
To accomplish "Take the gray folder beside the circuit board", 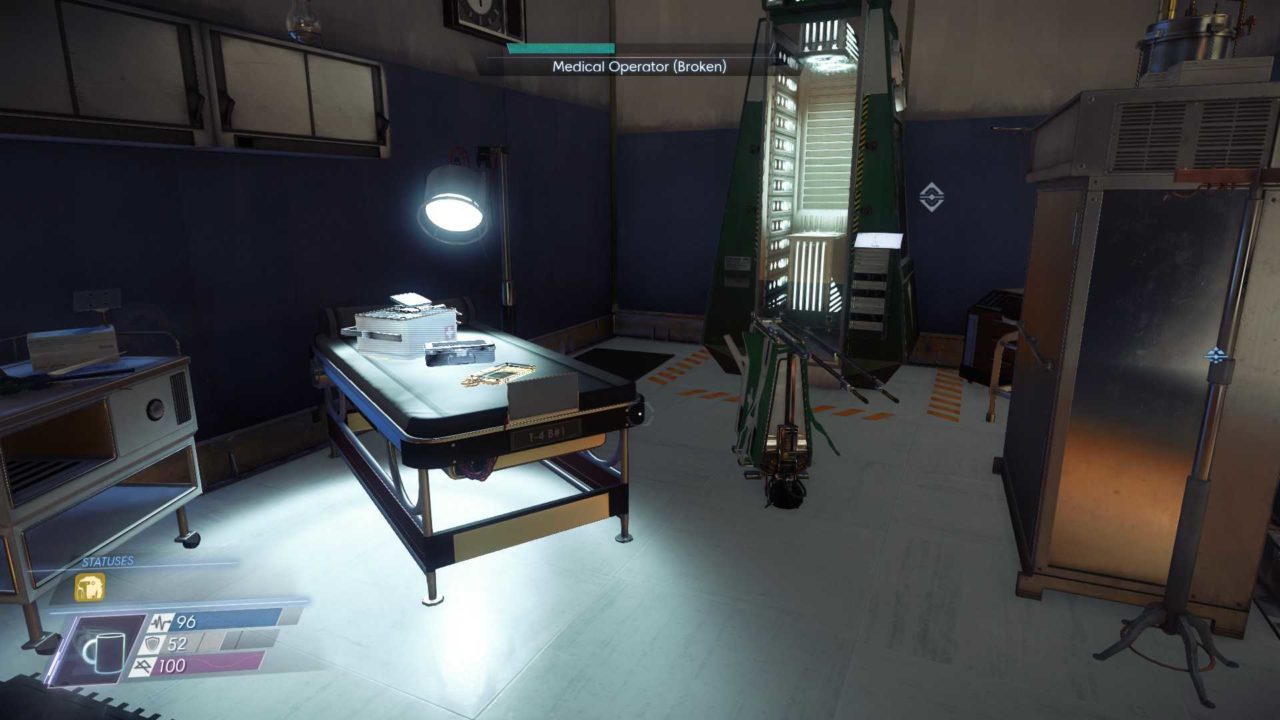I will tap(543, 395).
